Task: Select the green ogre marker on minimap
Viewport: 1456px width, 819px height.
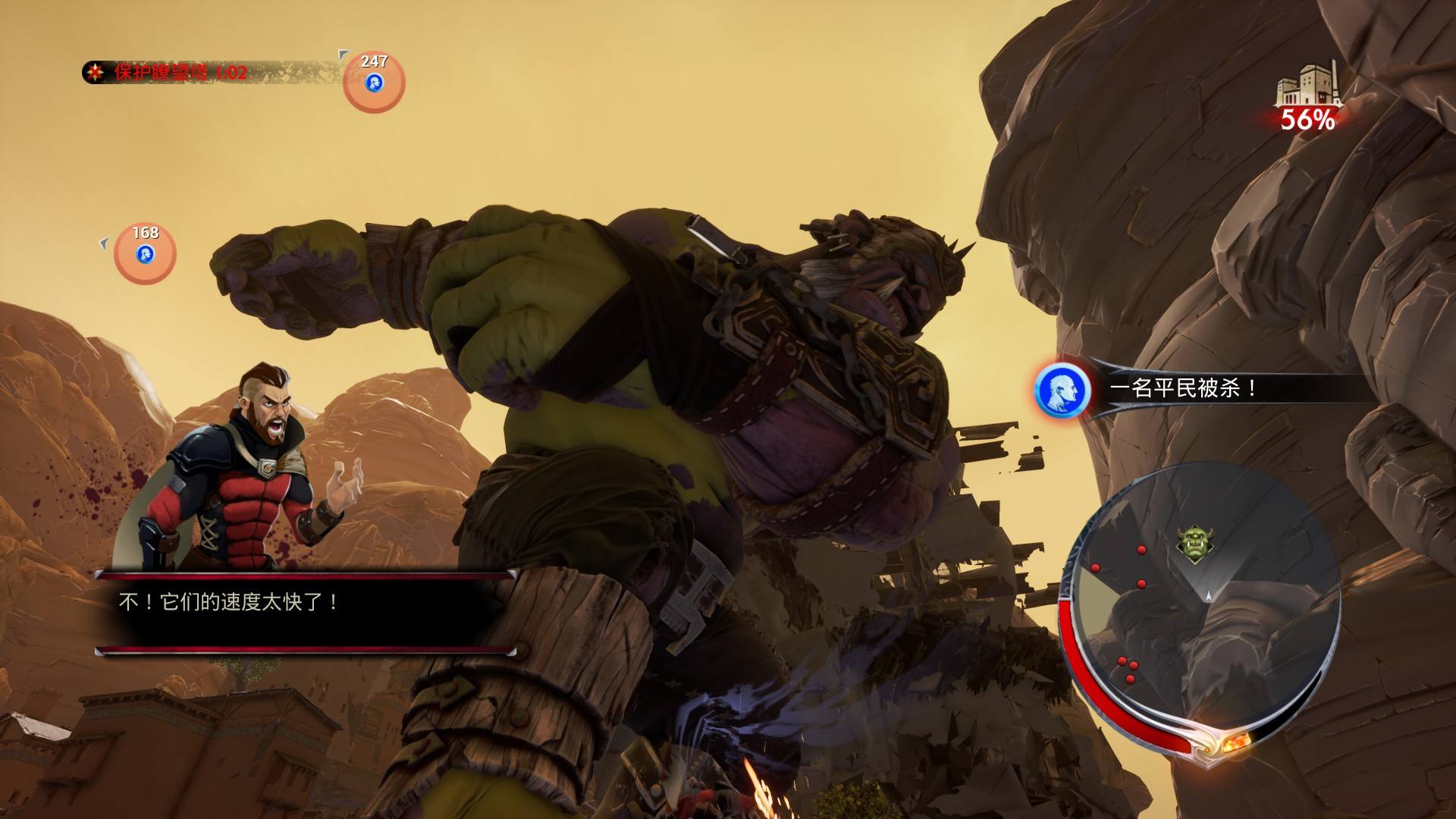Action: point(1191,544)
